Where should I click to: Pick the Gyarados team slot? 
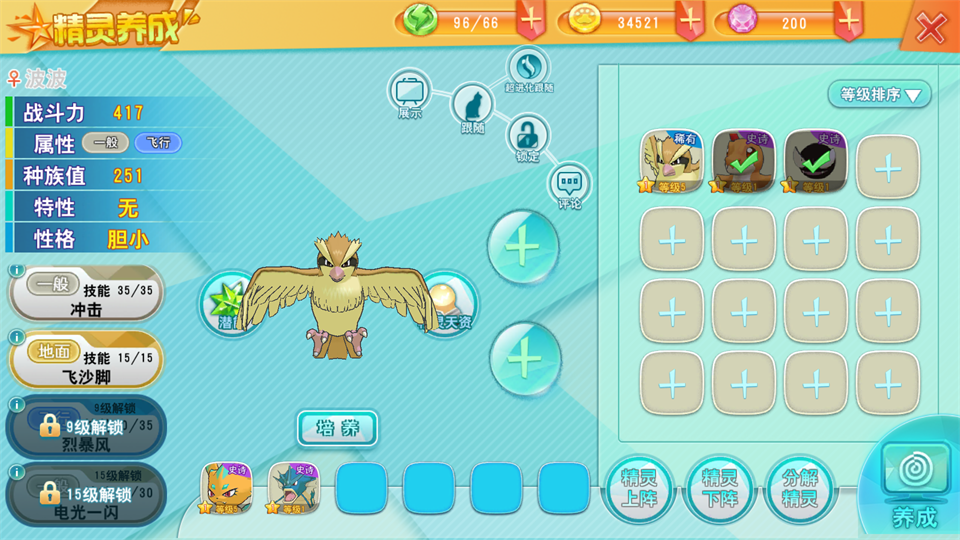[x=293, y=488]
